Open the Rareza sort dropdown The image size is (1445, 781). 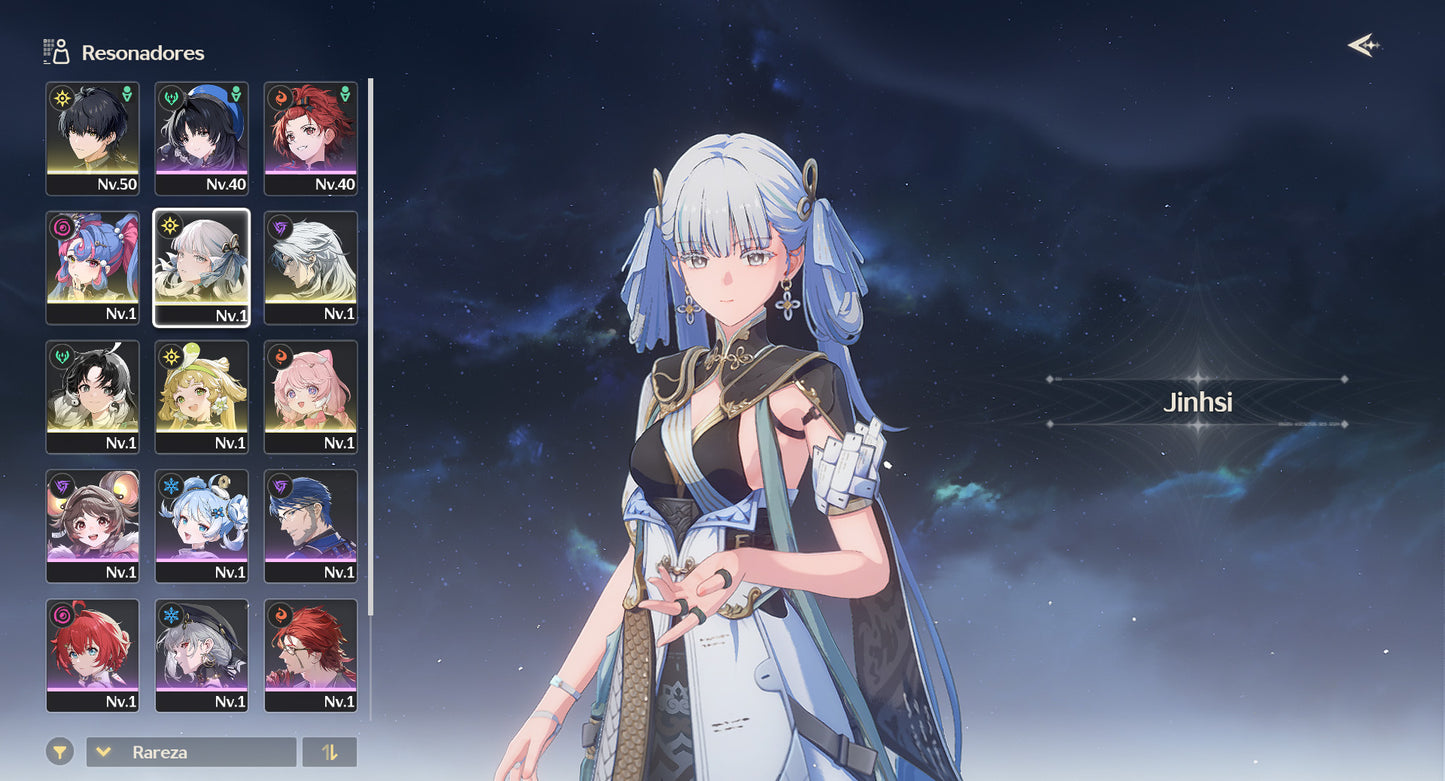[x=191, y=752]
